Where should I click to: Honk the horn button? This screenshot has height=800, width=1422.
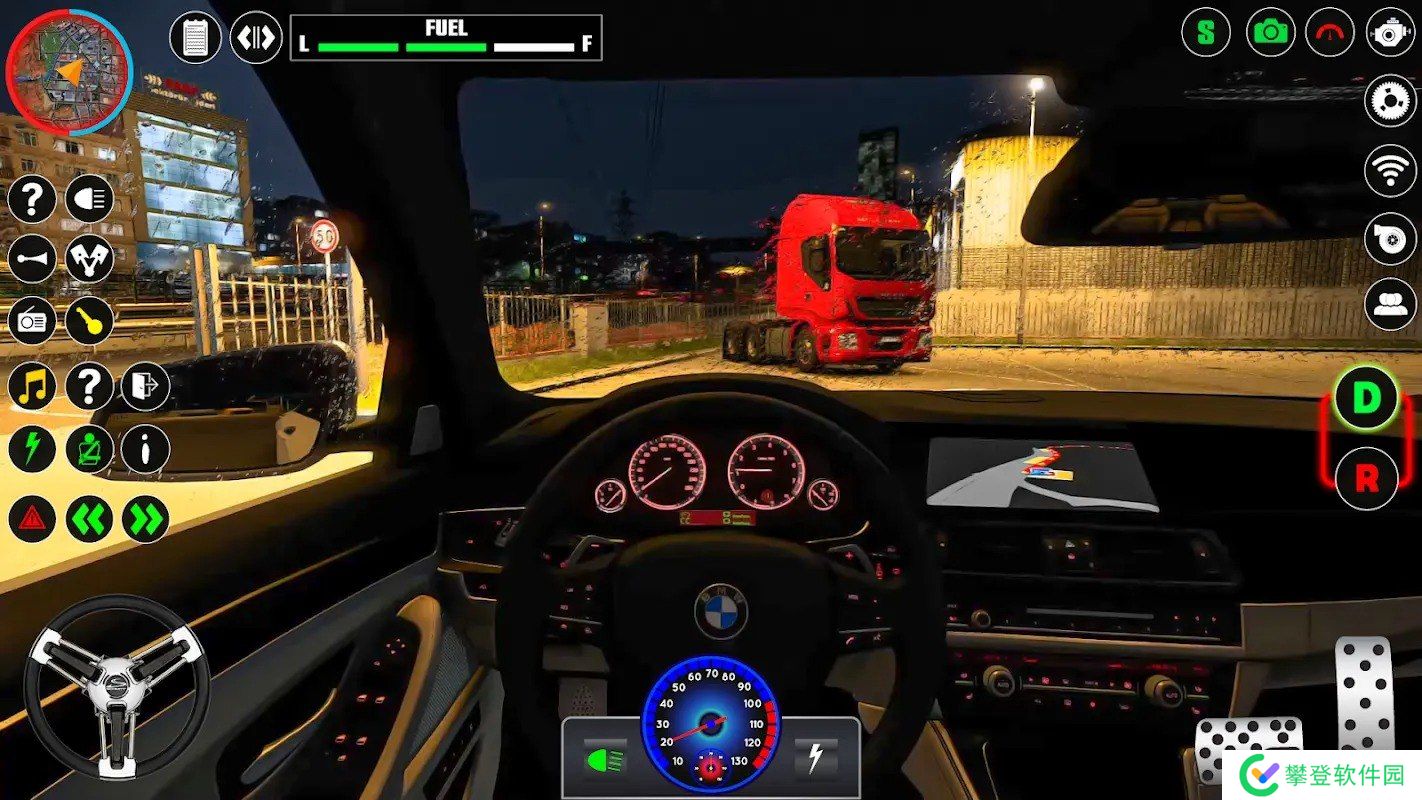32,259
